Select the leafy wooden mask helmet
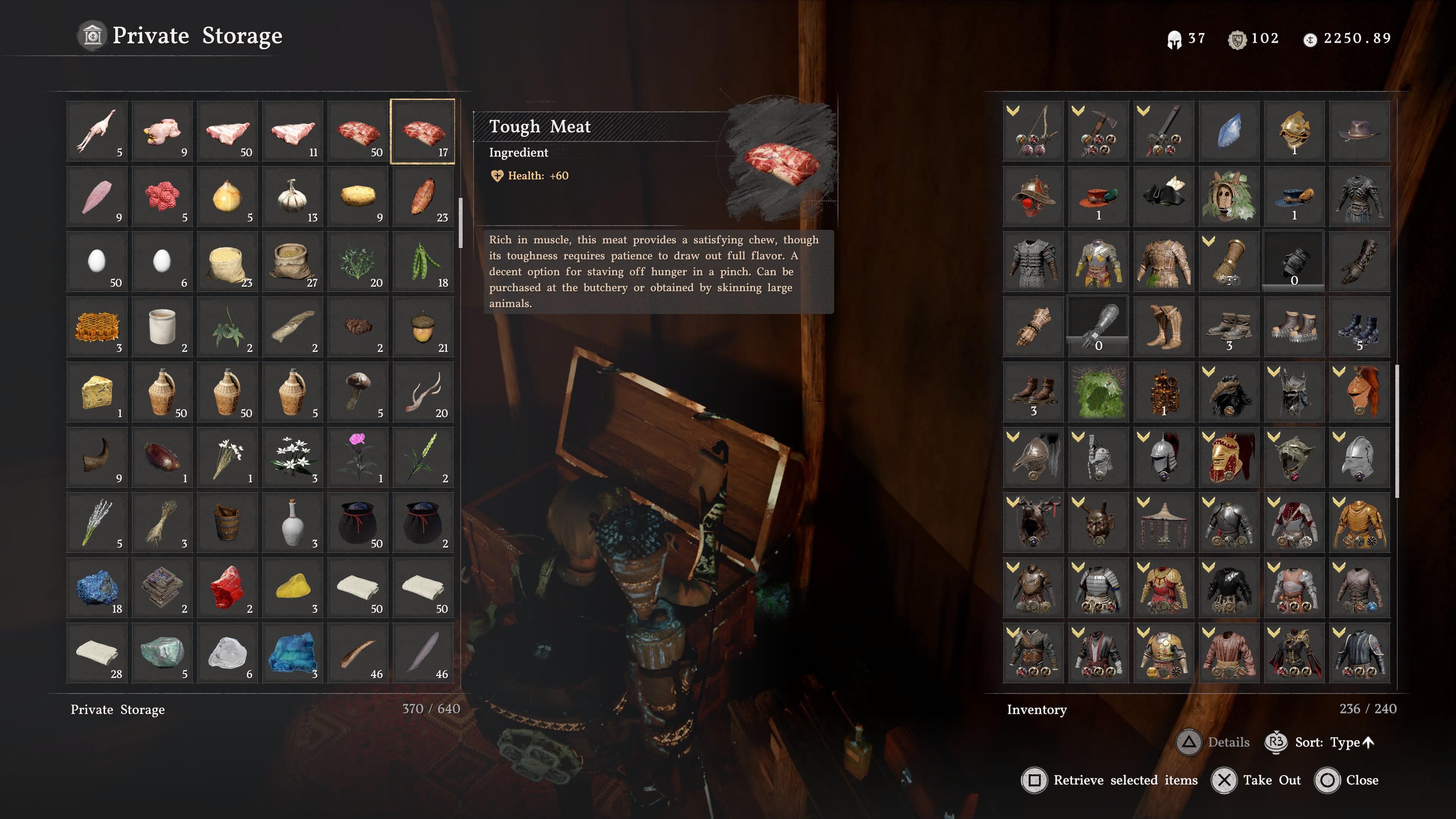This screenshot has width=1456, height=819. (x=1229, y=197)
